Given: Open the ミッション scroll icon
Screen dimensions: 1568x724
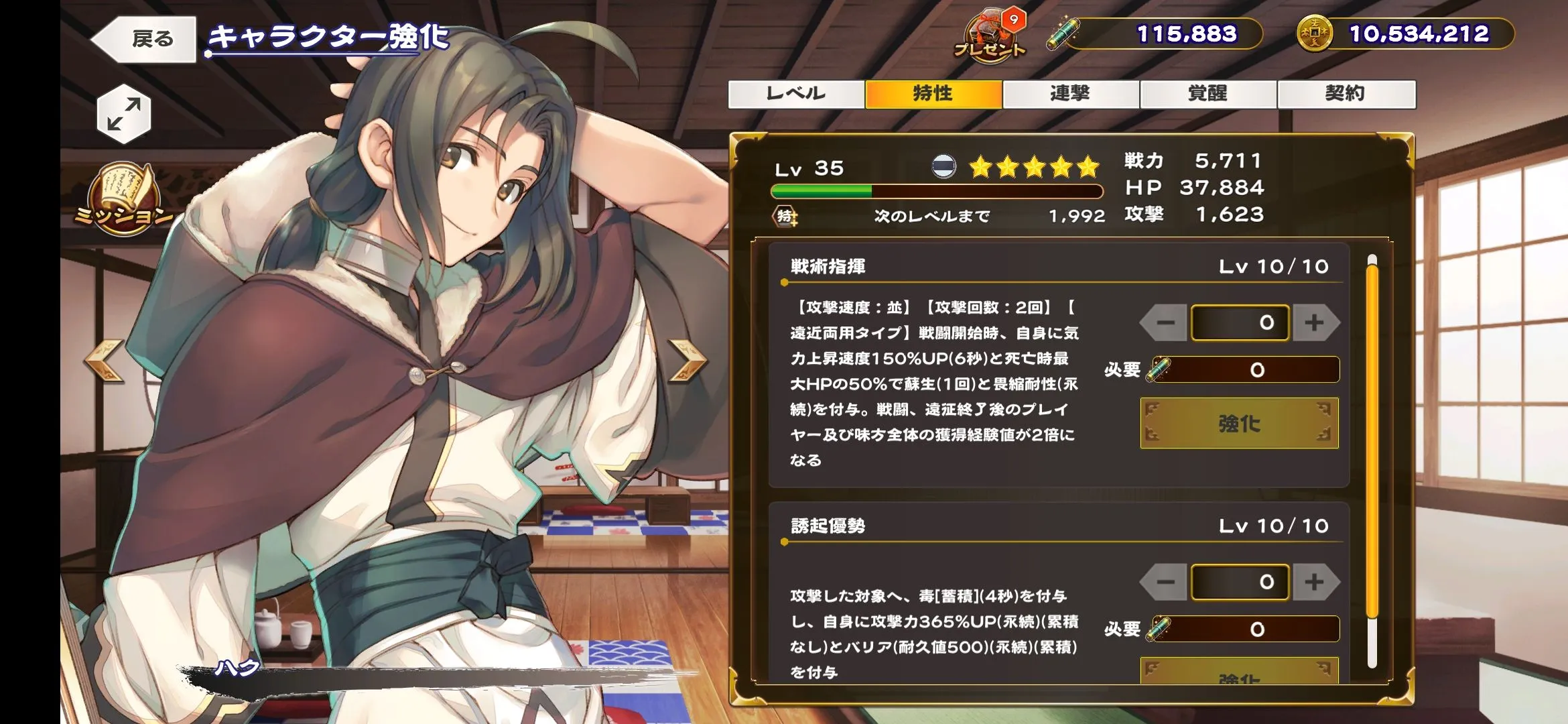Looking at the screenshot, I should [124, 199].
